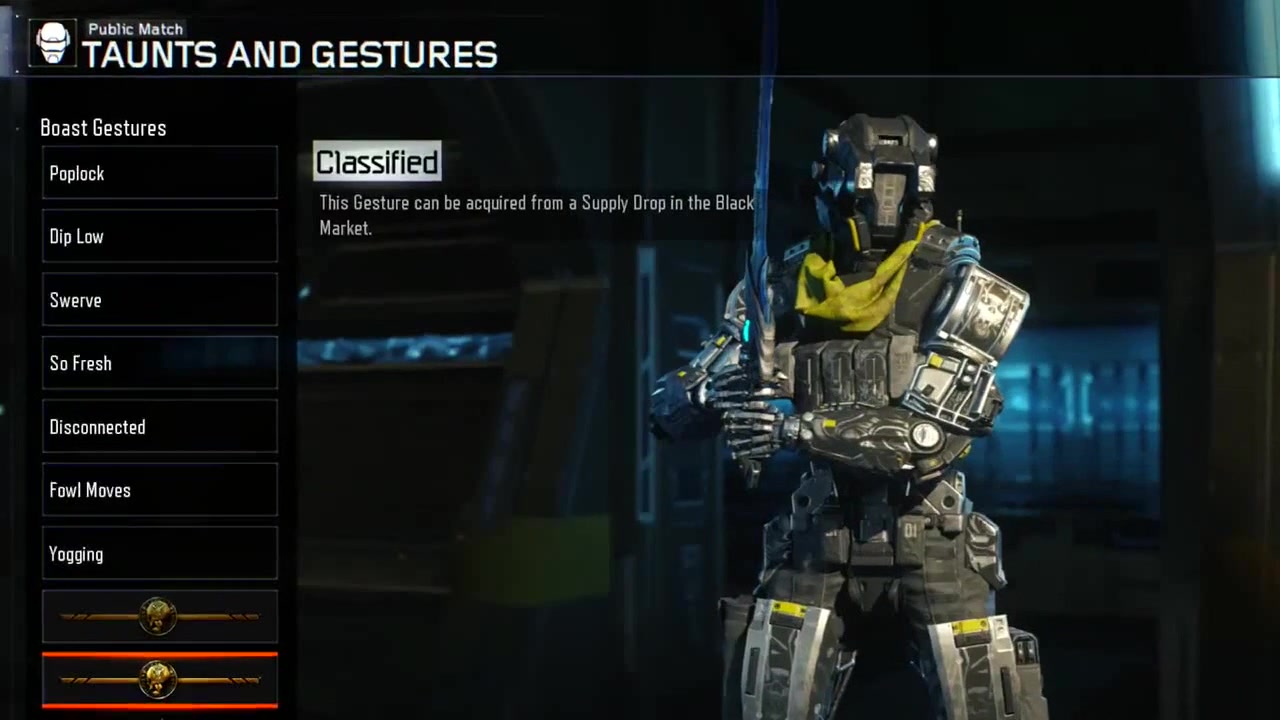Pick the Swerve gesture entry
This screenshot has width=1280, height=720.
(160, 300)
